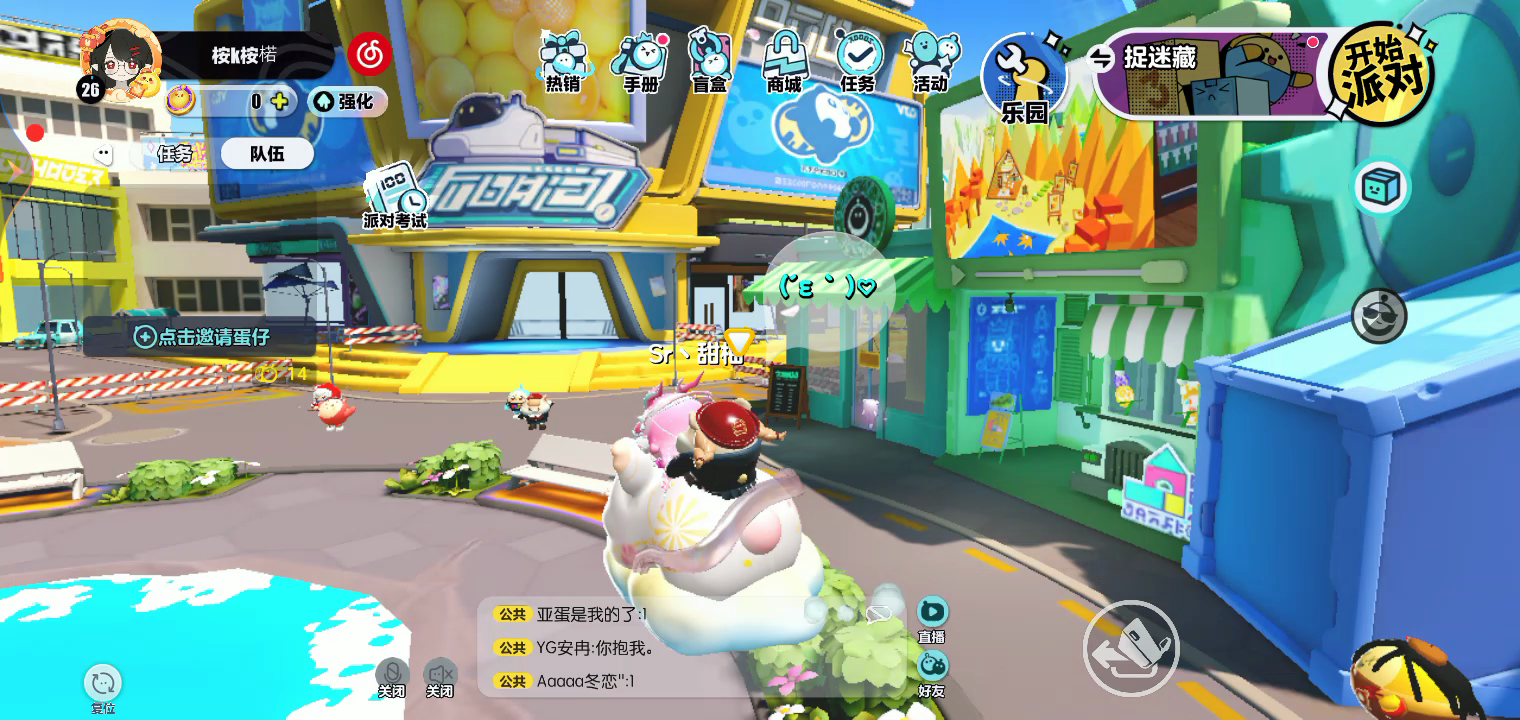
Task: Tap the red NetEase music icon
Action: coord(369,55)
